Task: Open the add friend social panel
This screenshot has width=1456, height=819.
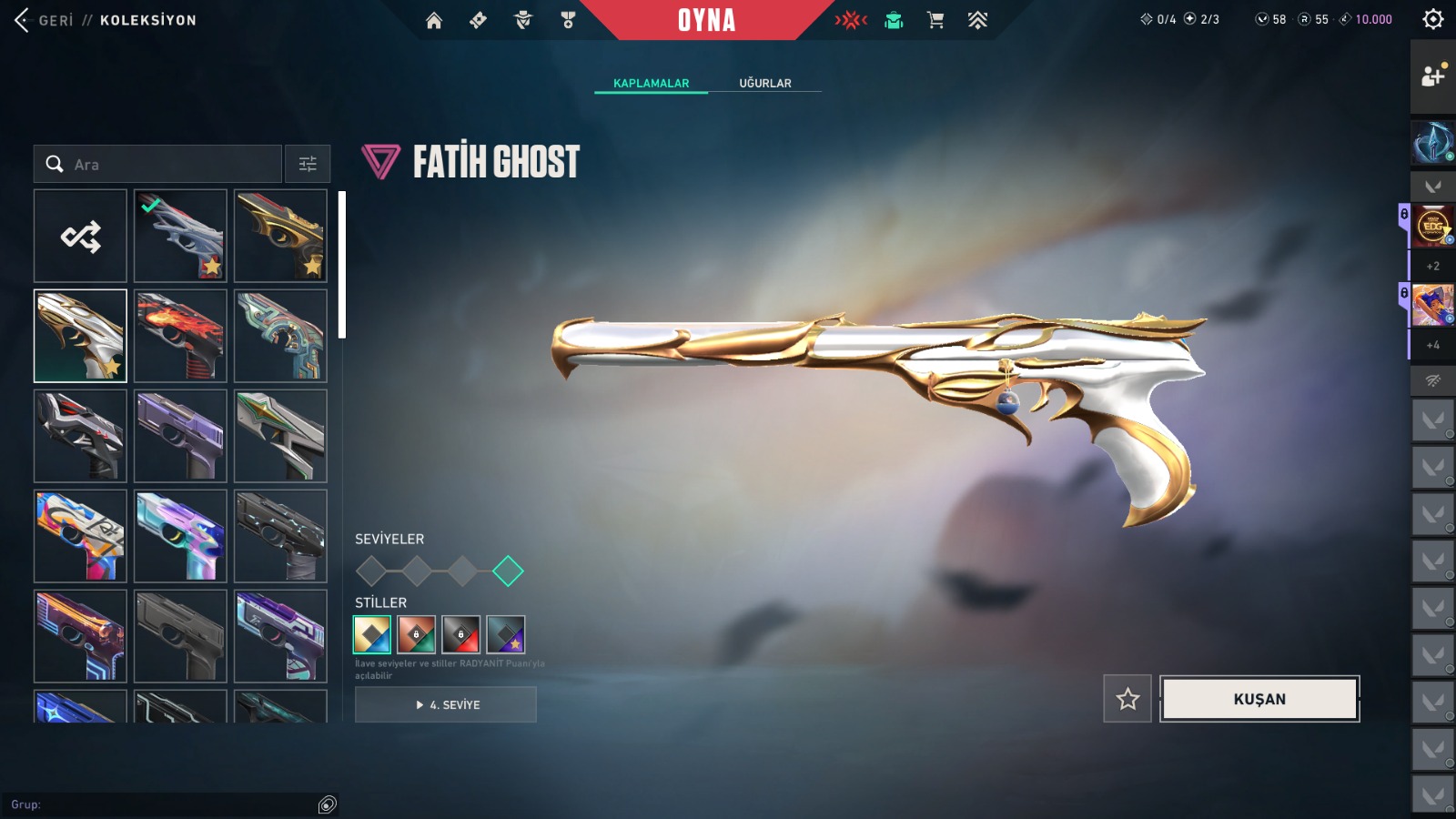Action: [x=1433, y=76]
